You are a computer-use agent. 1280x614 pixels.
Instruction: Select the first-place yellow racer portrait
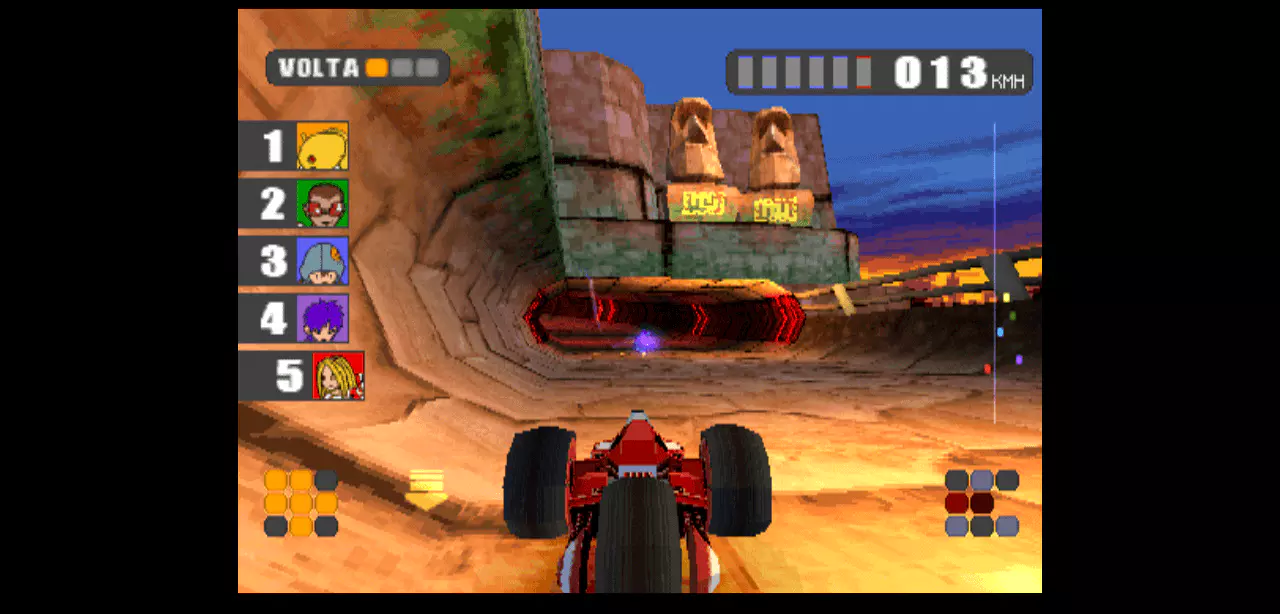tap(322, 146)
